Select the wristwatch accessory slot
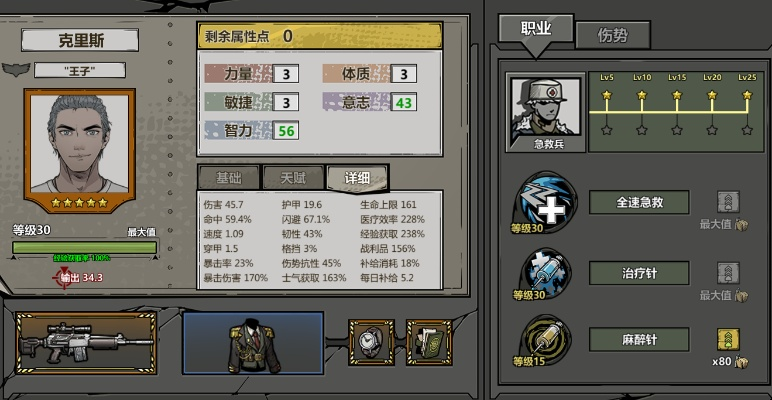This screenshot has width=772, height=400. [x=371, y=342]
